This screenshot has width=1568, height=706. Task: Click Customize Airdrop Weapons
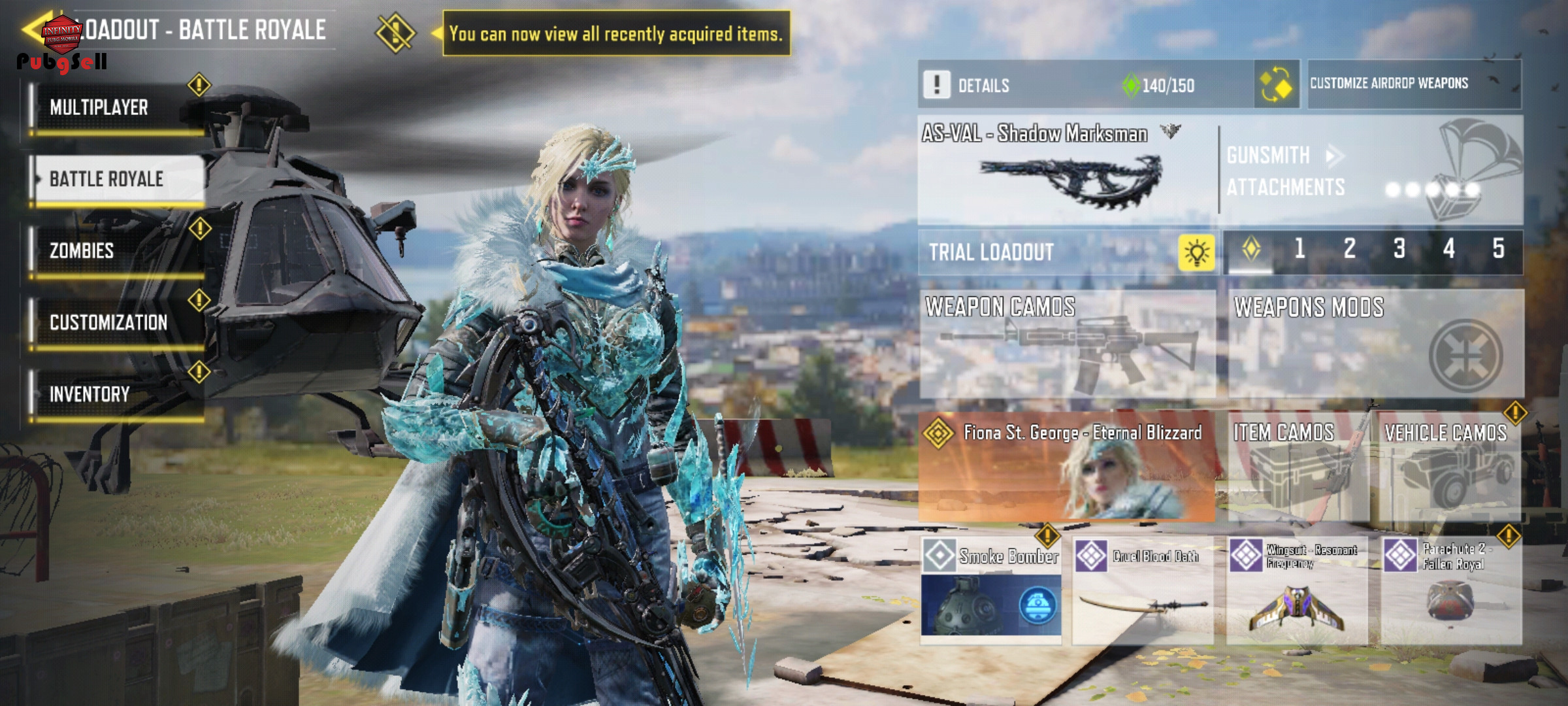point(1414,84)
